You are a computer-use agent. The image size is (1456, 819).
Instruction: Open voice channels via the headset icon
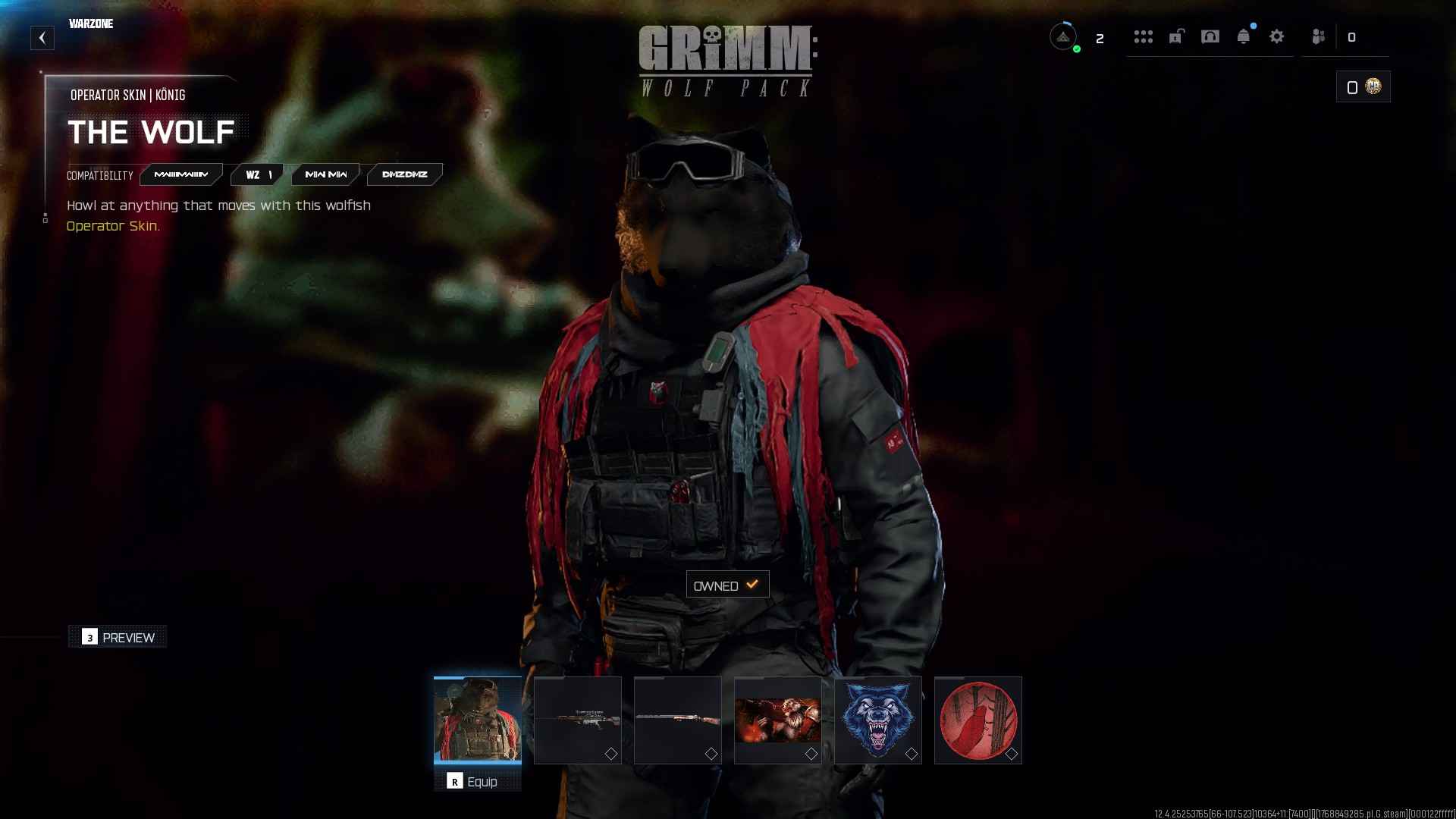pos(1211,36)
